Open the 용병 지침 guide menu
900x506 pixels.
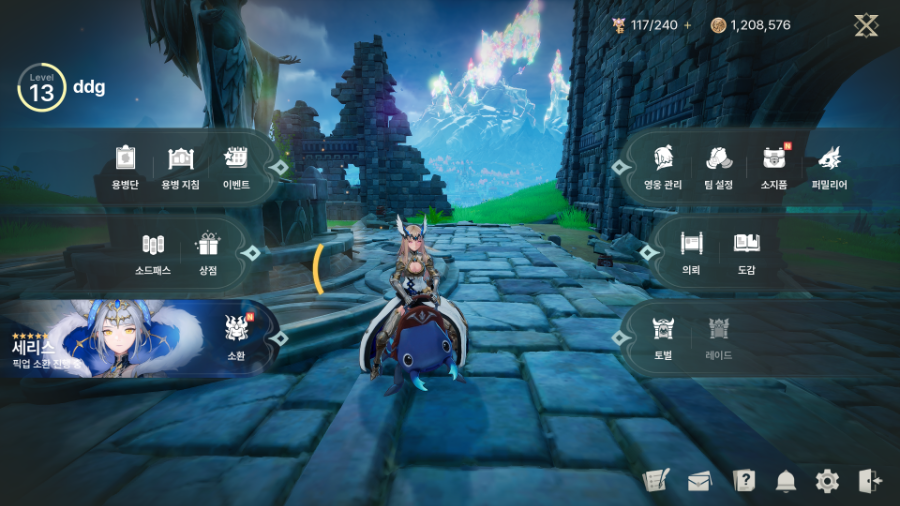coord(180,166)
